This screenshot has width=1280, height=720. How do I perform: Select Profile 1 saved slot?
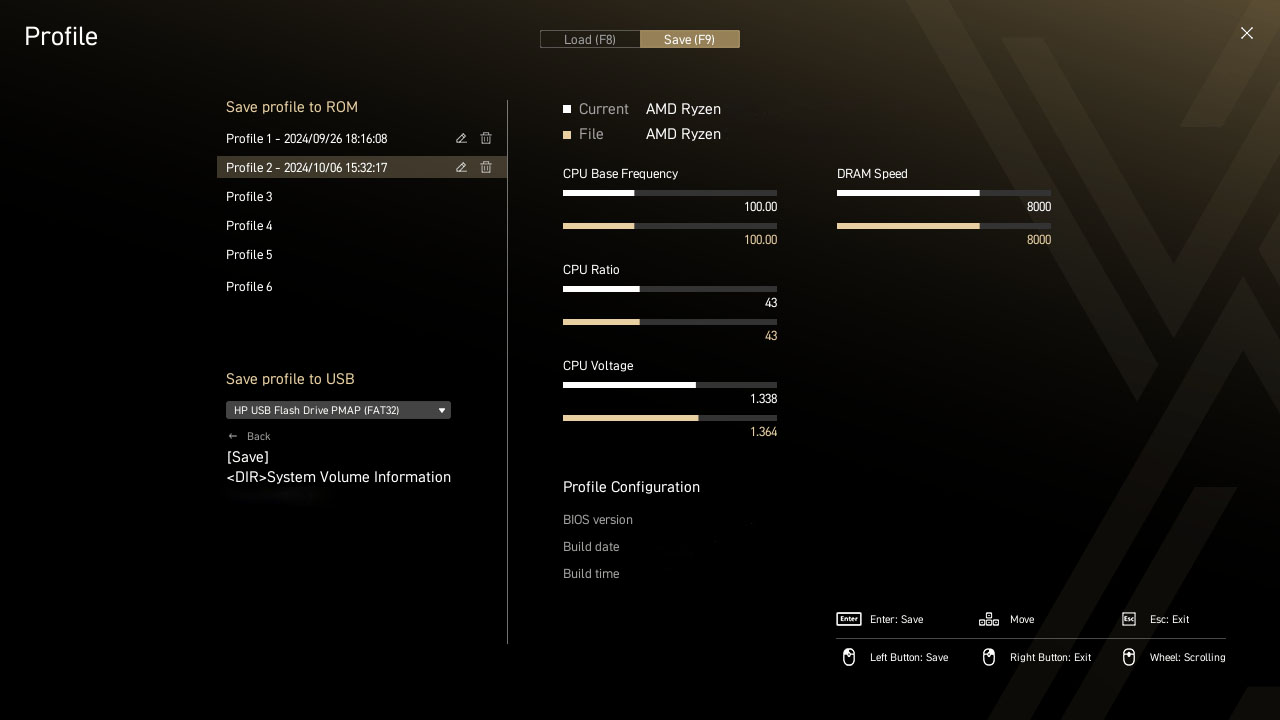pyautogui.click(x=306, y=139)
